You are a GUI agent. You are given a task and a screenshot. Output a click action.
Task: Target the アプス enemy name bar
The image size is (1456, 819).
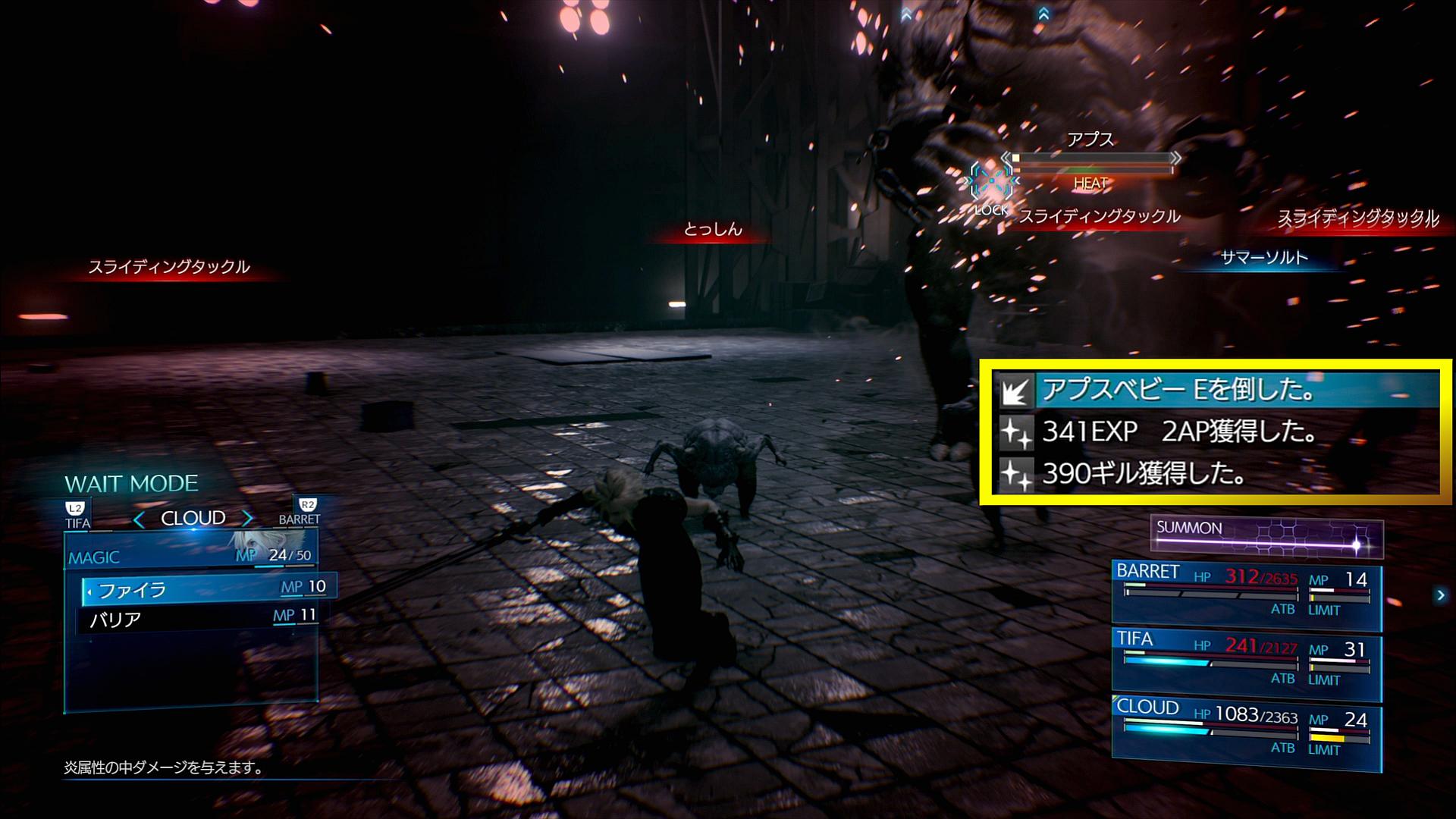1090,158
